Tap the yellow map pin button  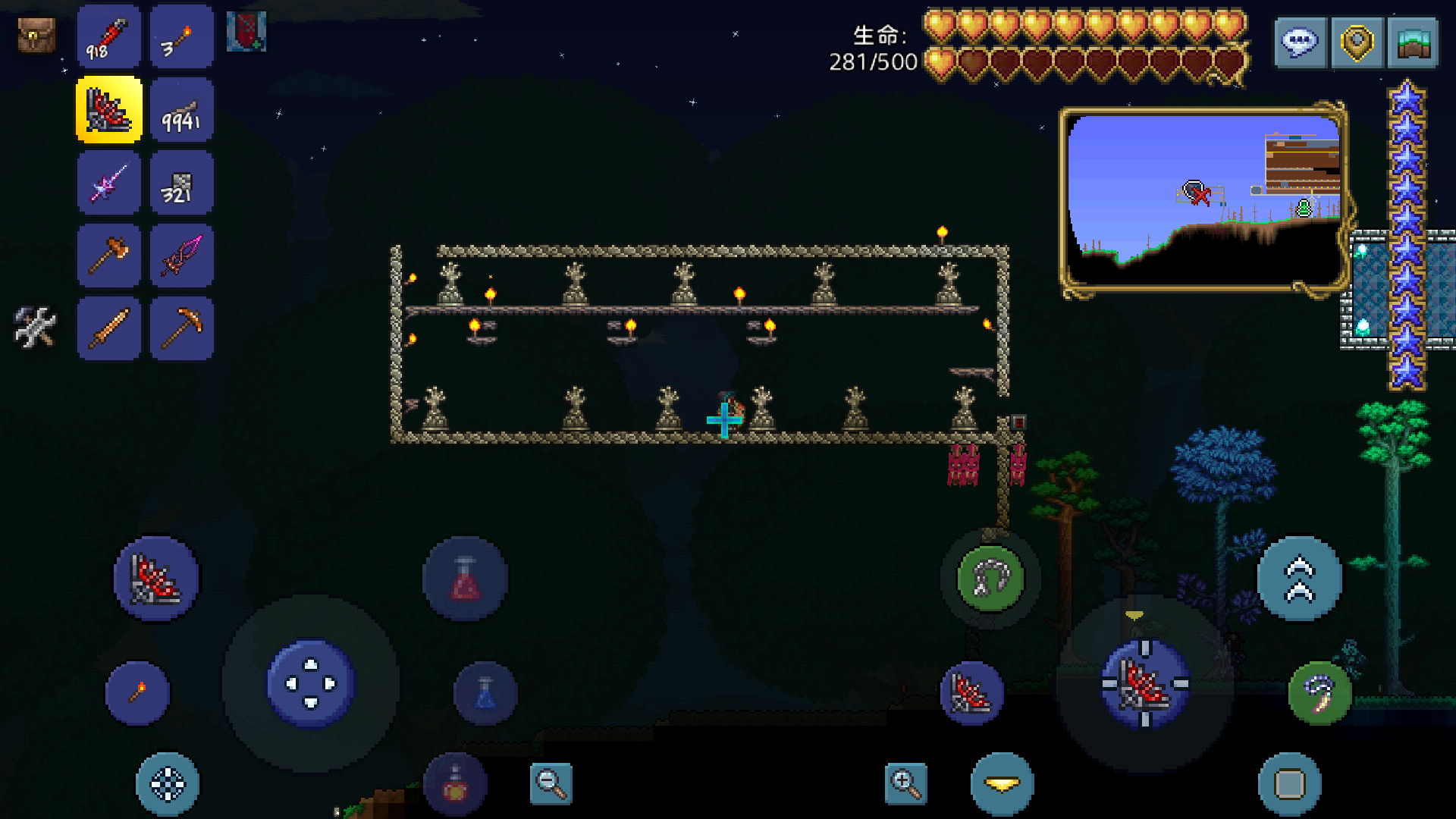tap(1357, 42)
